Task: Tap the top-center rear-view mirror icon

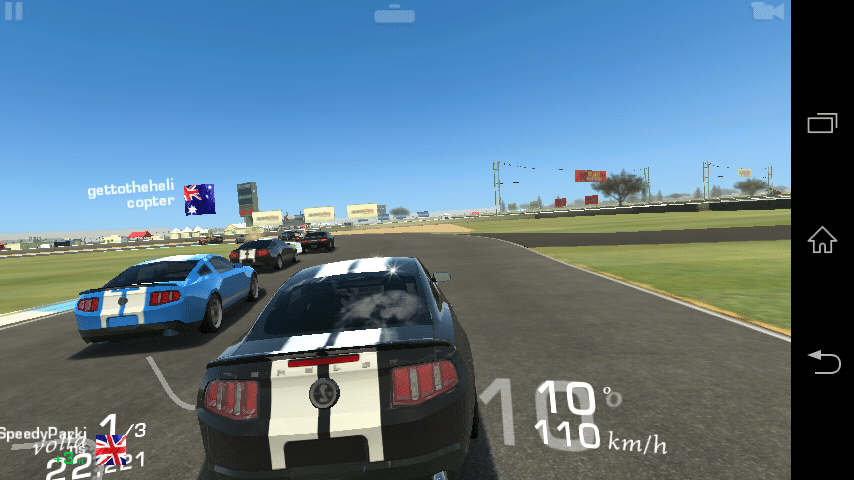Action: (396, 14)
